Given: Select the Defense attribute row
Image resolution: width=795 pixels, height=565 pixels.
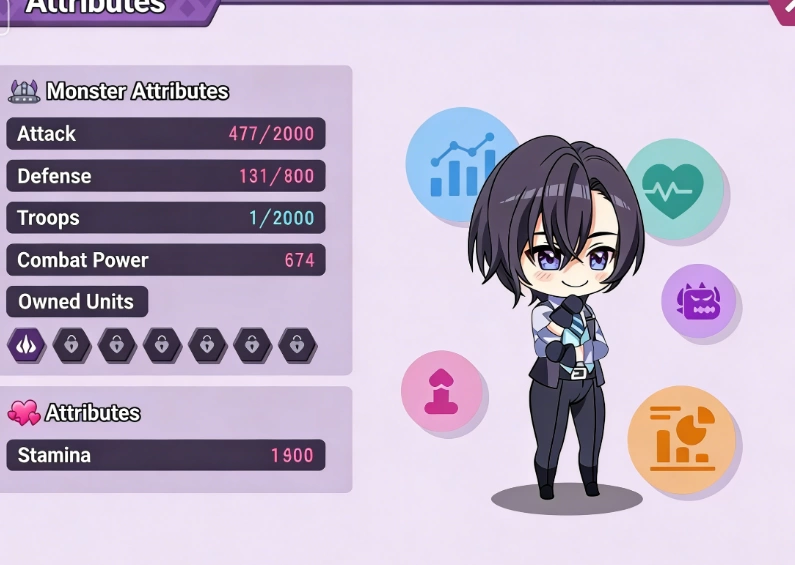Looking at the screenshot, I should pos(166,176).
